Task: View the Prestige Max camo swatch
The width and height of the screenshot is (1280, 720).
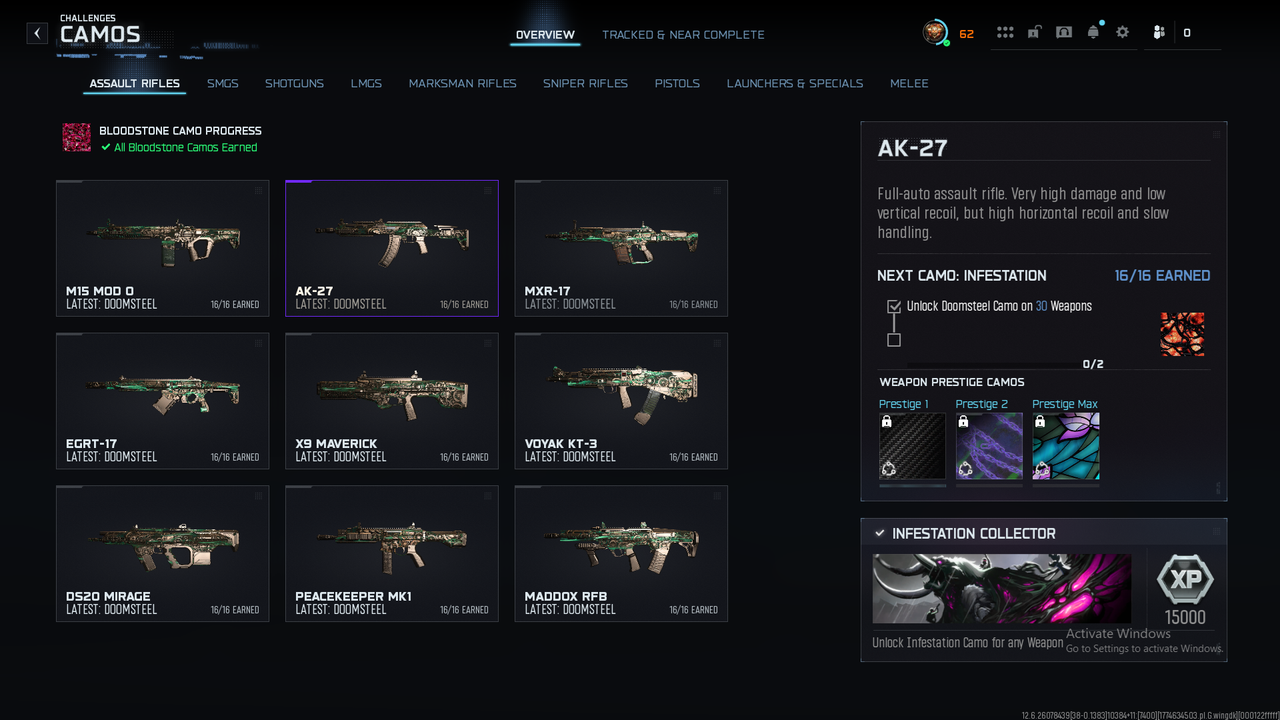Action: pyautogui.click(x=1066, y=446)
